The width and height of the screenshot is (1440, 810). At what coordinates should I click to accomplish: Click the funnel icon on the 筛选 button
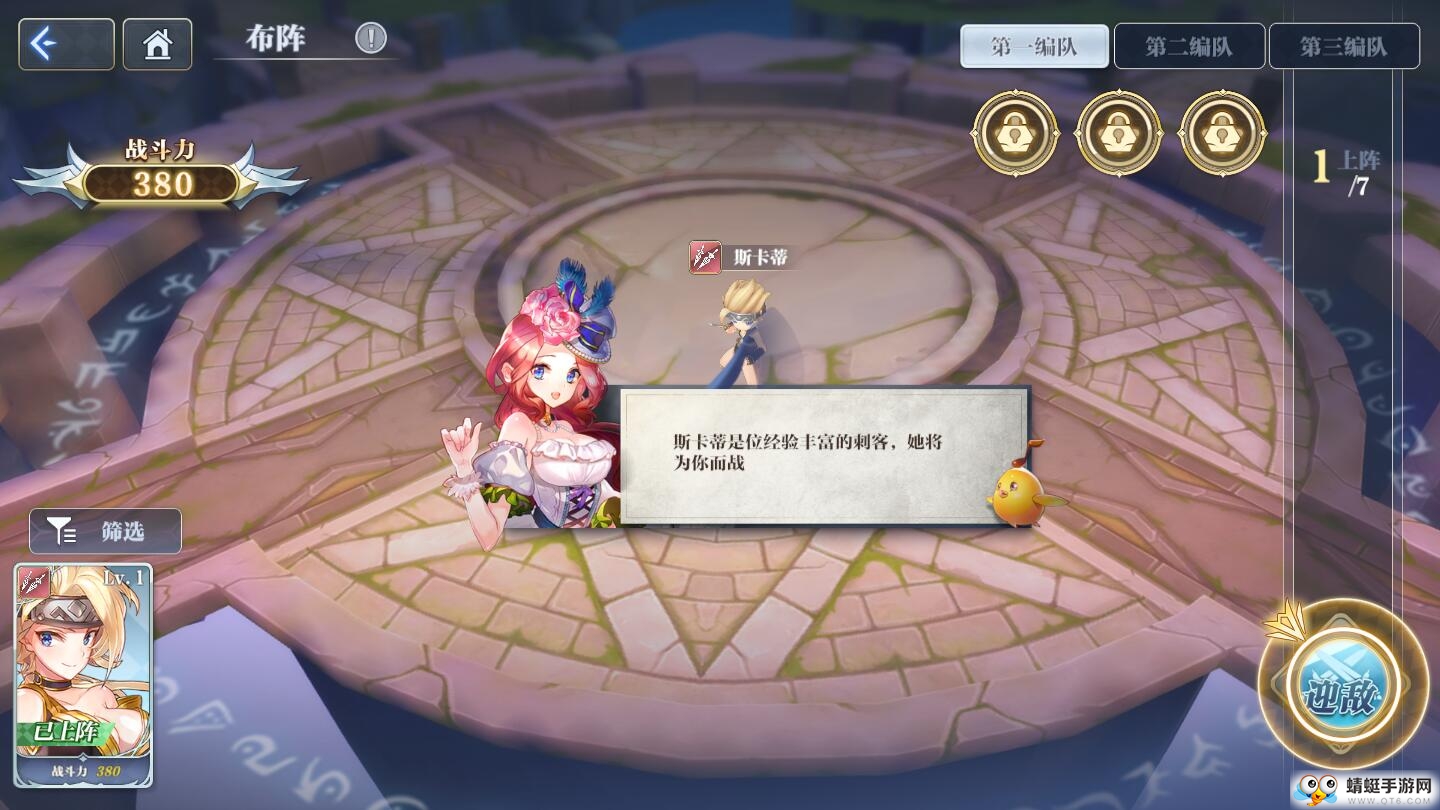tap(62, 531)
